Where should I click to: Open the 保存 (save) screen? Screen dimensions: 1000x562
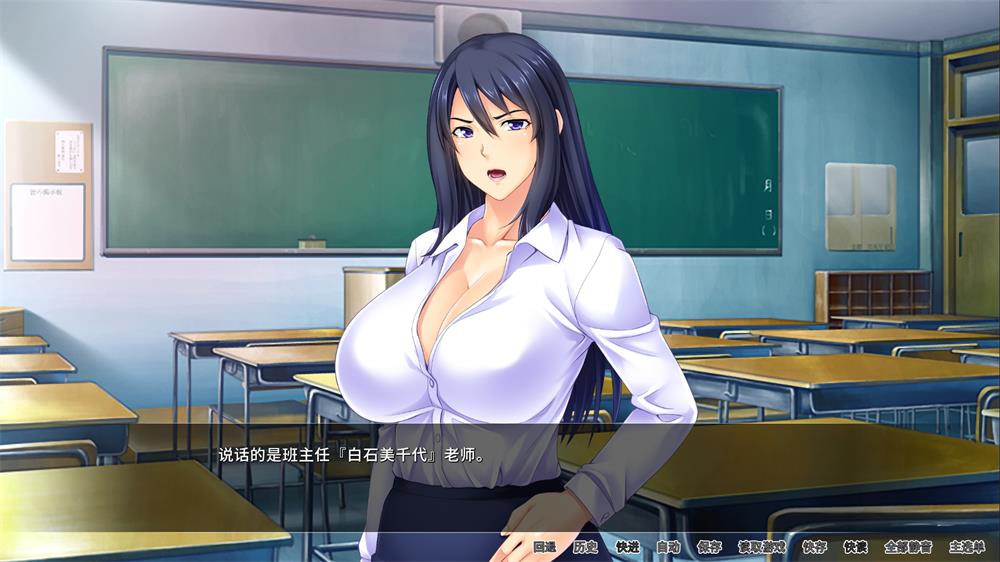coord(709,547)
